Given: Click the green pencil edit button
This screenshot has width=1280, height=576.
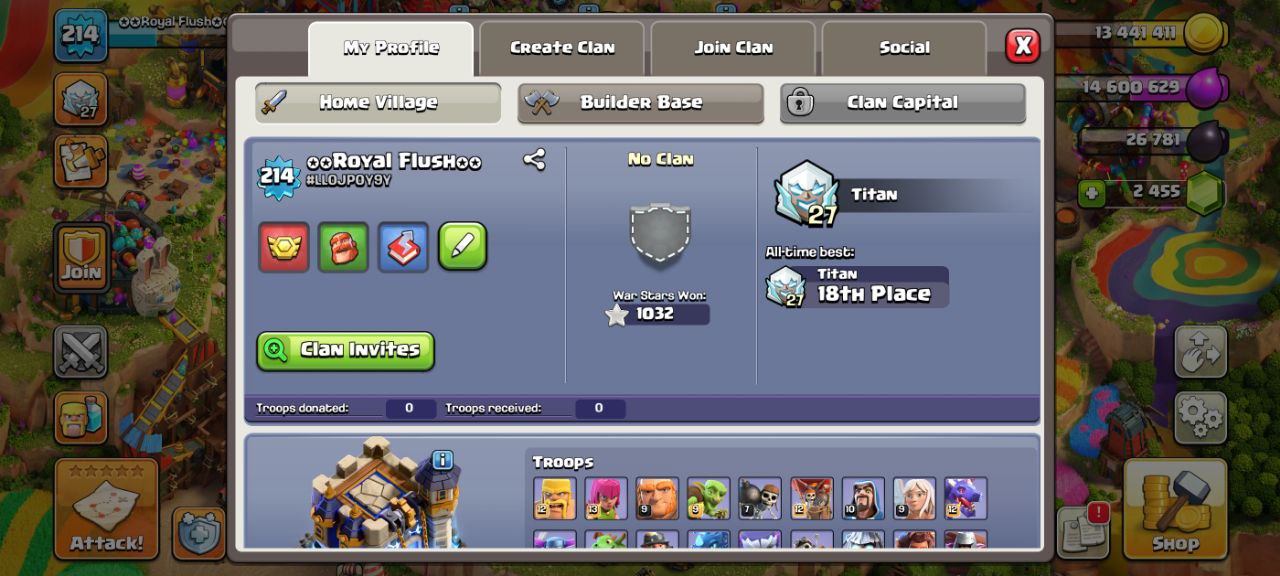Looking at the screenshot, I should [462, 246].
